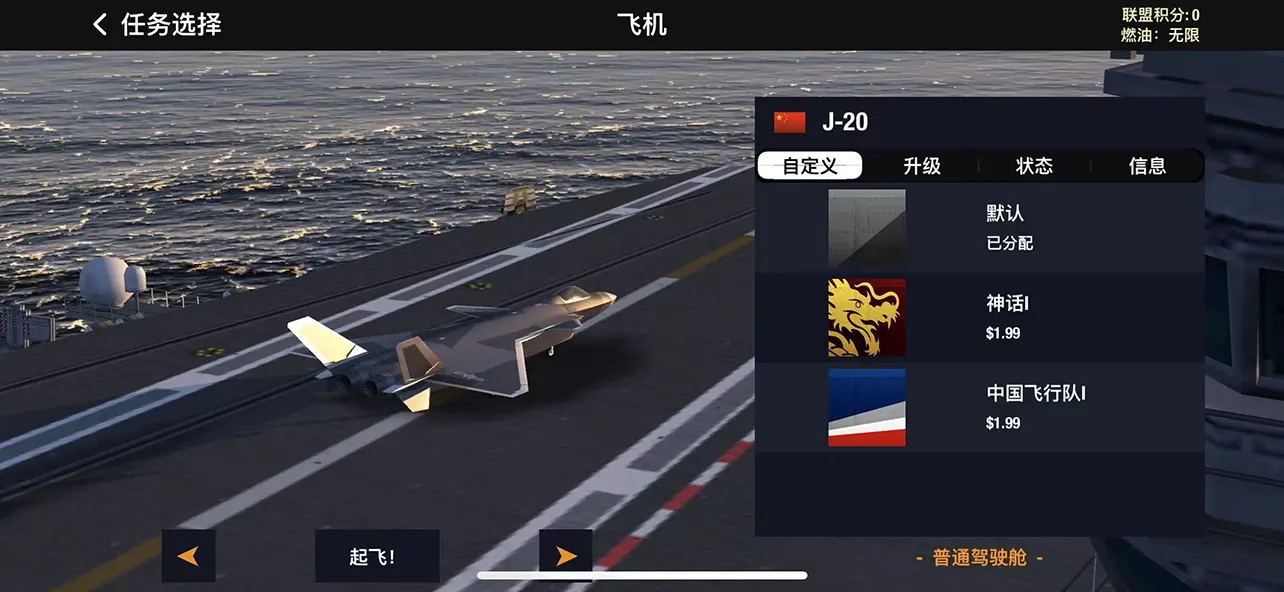The height and width of the screenshot is (592, 1284).
Task: Show previous aircraft with left arrow
Action: (x=188, y=556)
